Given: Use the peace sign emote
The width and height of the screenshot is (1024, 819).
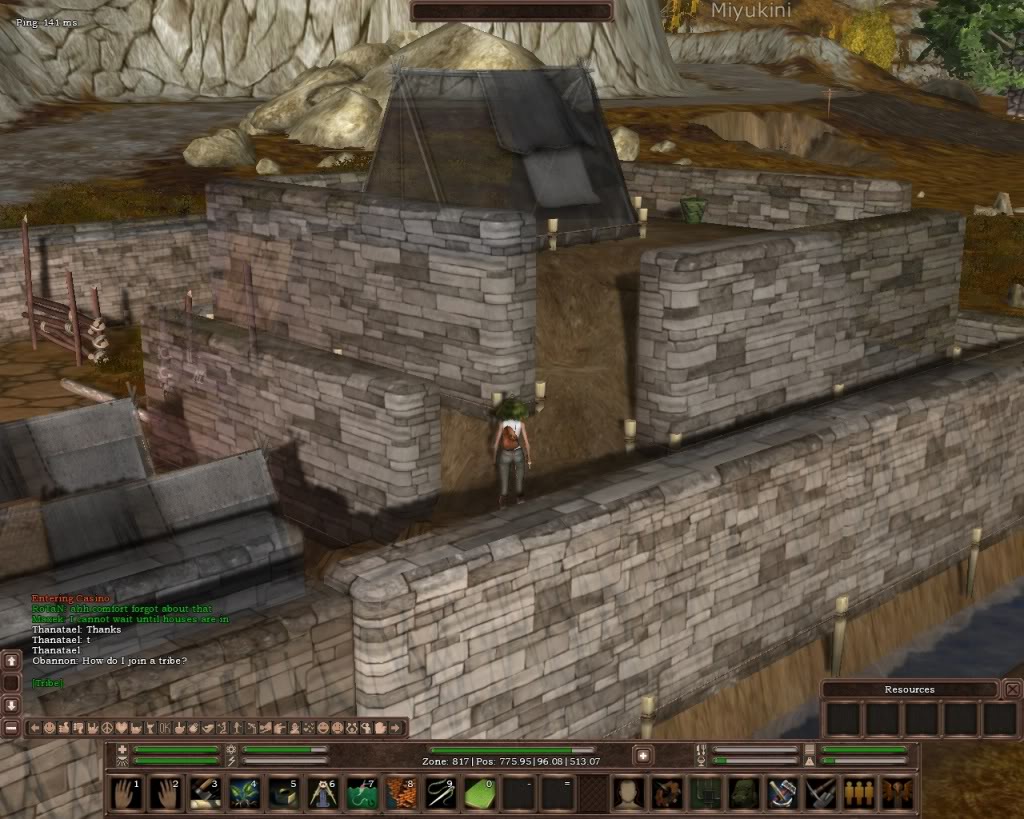Looking at the screenshot, I should [x=107, y=728].
